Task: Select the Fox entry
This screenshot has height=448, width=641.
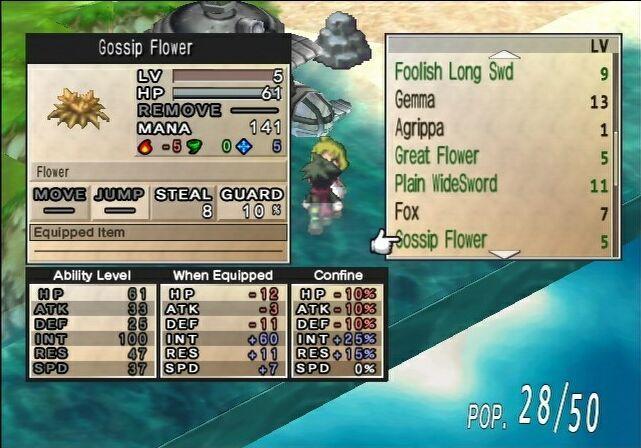Action: pyautogui.click(x=408, y=212)
